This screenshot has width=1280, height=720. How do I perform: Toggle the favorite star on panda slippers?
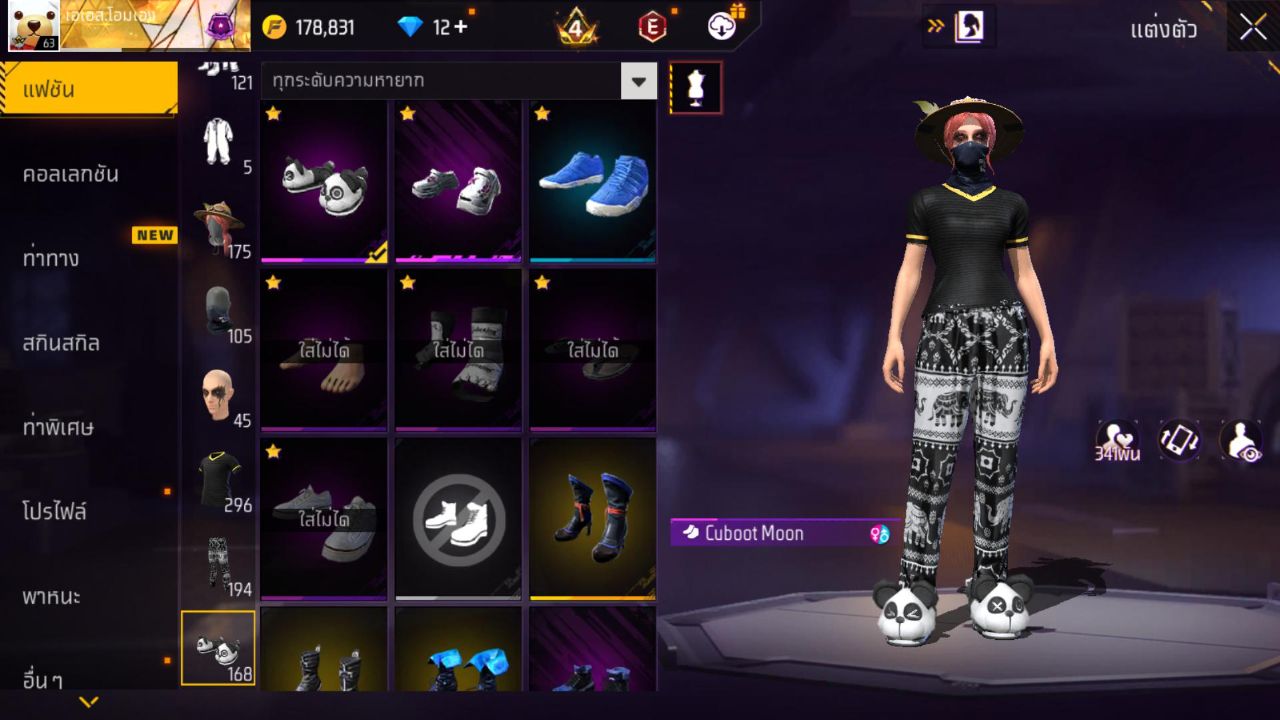[x=270, y=115]
